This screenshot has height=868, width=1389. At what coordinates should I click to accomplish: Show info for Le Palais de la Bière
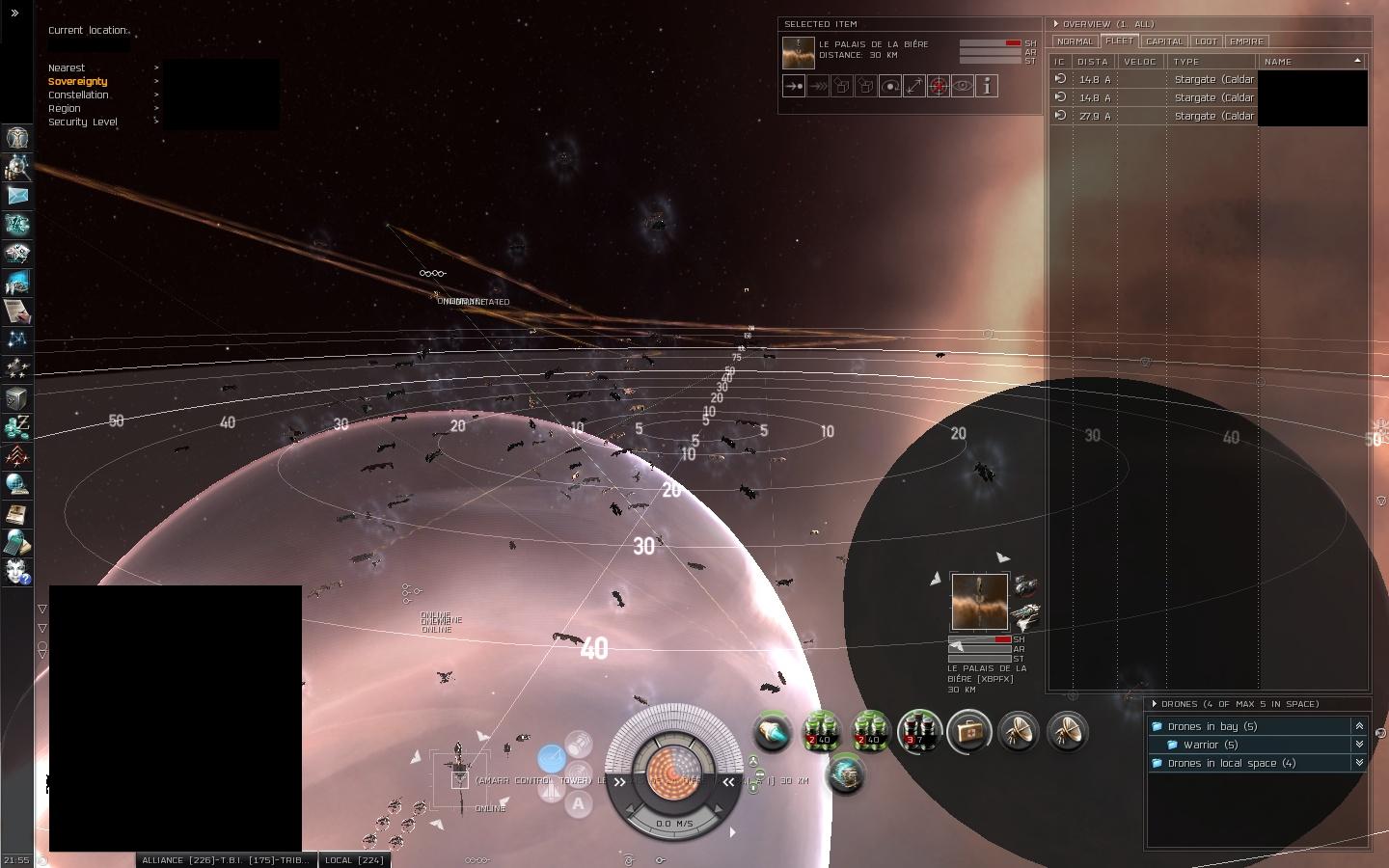tap(987, 87)
